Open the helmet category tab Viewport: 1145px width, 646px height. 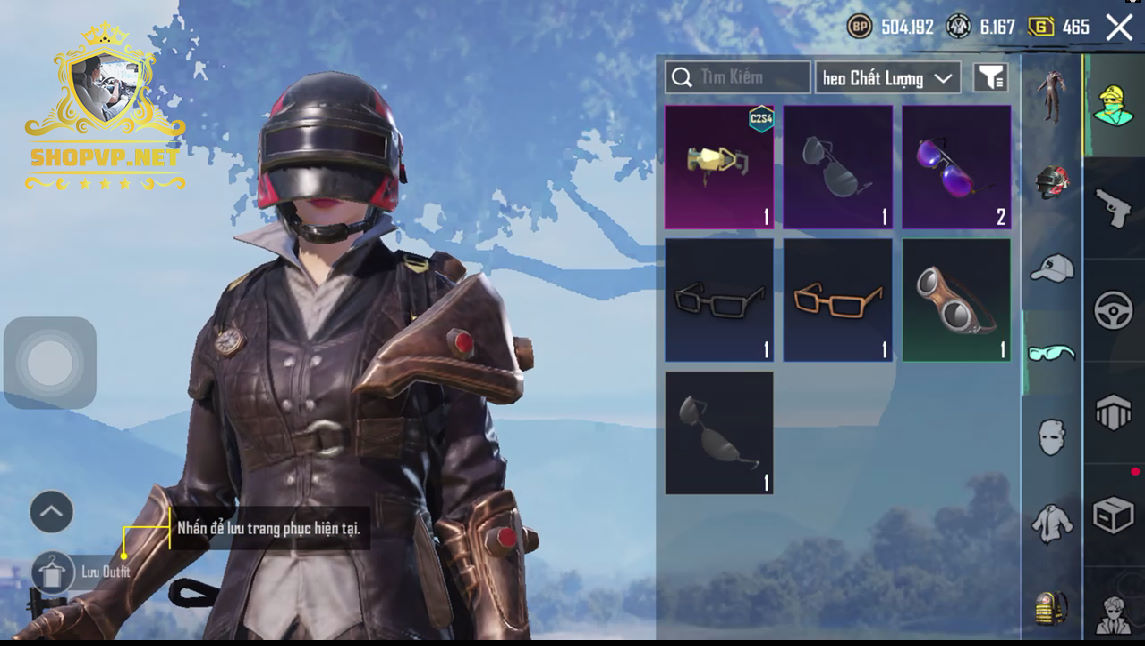pos(1051,182)
